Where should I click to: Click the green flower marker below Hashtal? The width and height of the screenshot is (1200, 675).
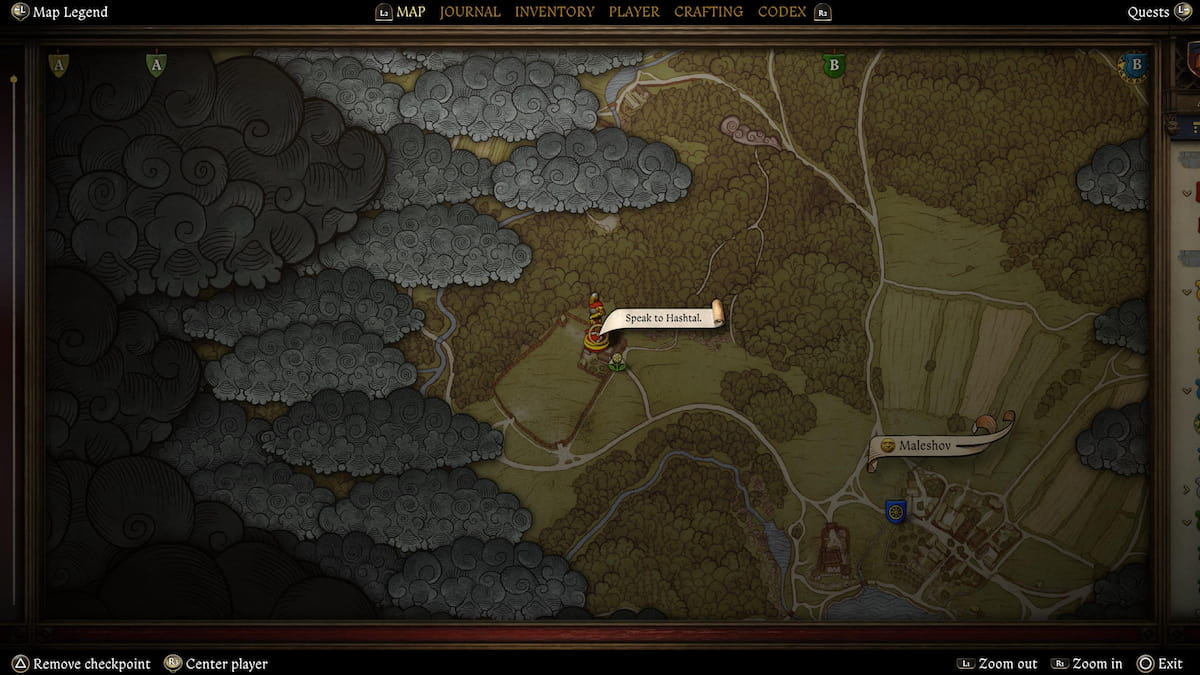click(x=618, y=361)
